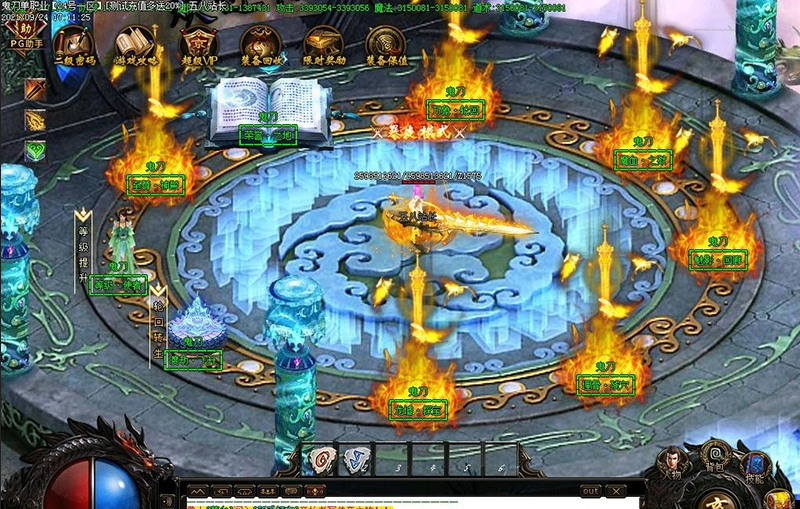The height and width of the screenshot is (509, 800).
Task: Open the 装备保值 equipment insurance menu
Action: 386,47
